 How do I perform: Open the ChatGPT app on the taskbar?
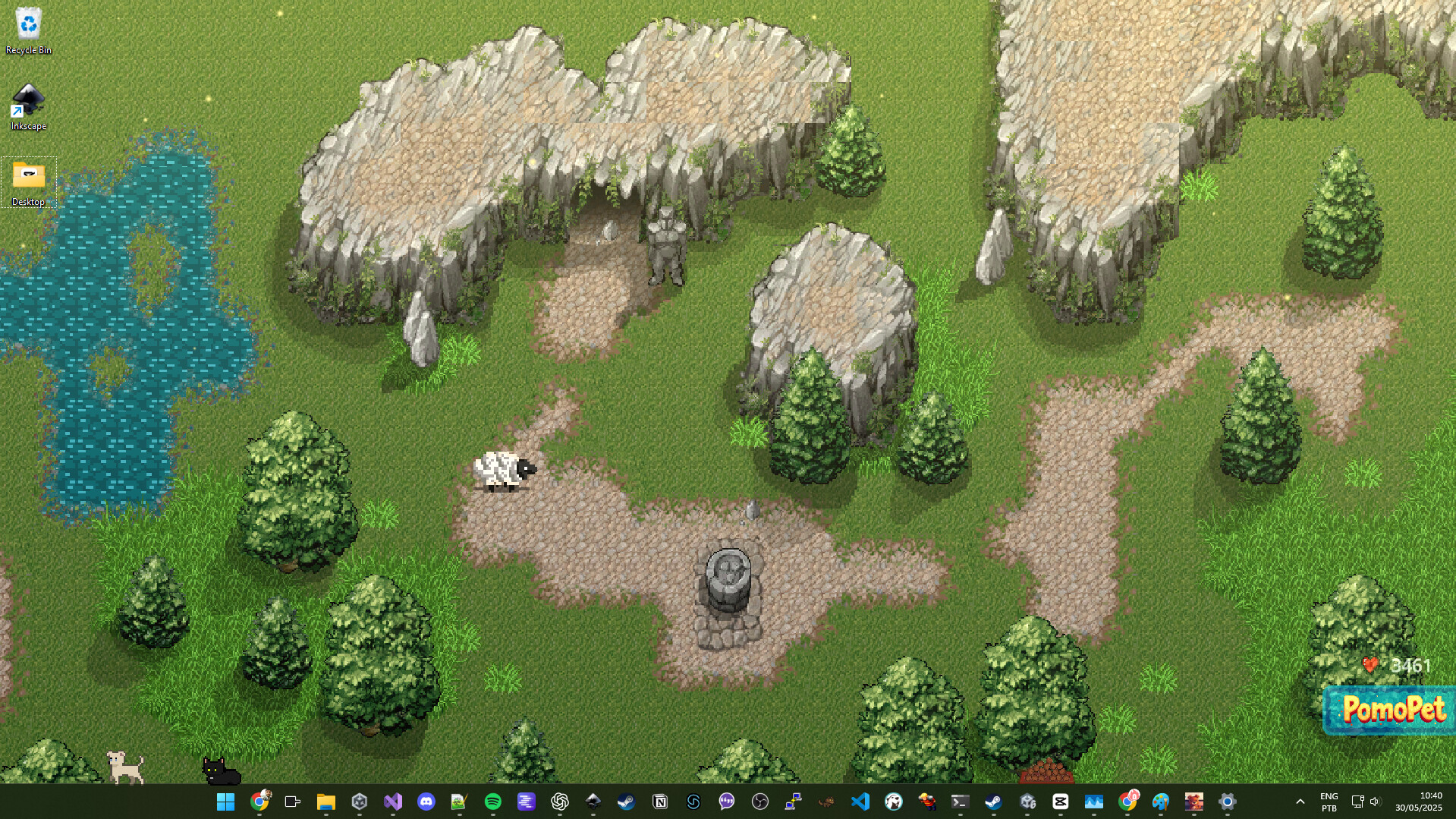(x=561, y=802)
